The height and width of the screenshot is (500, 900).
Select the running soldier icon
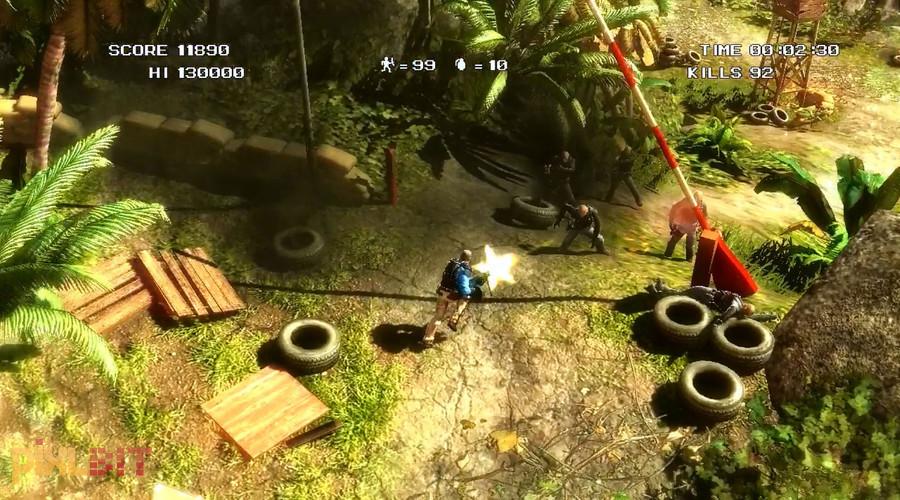coord(387,65)
